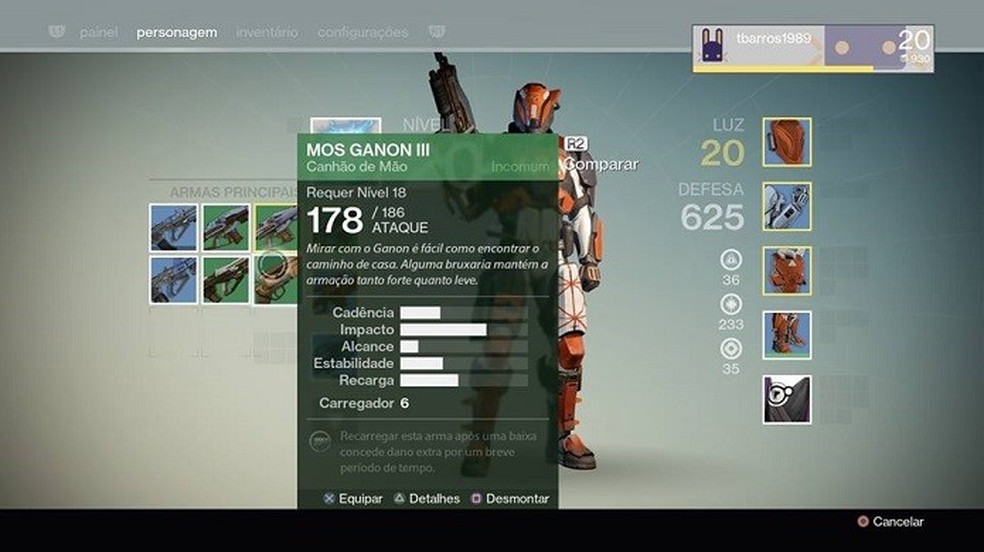Open the blue lightning subclass icon
Image resolution: width=984 pixels, height=552 pixels.
345,127
